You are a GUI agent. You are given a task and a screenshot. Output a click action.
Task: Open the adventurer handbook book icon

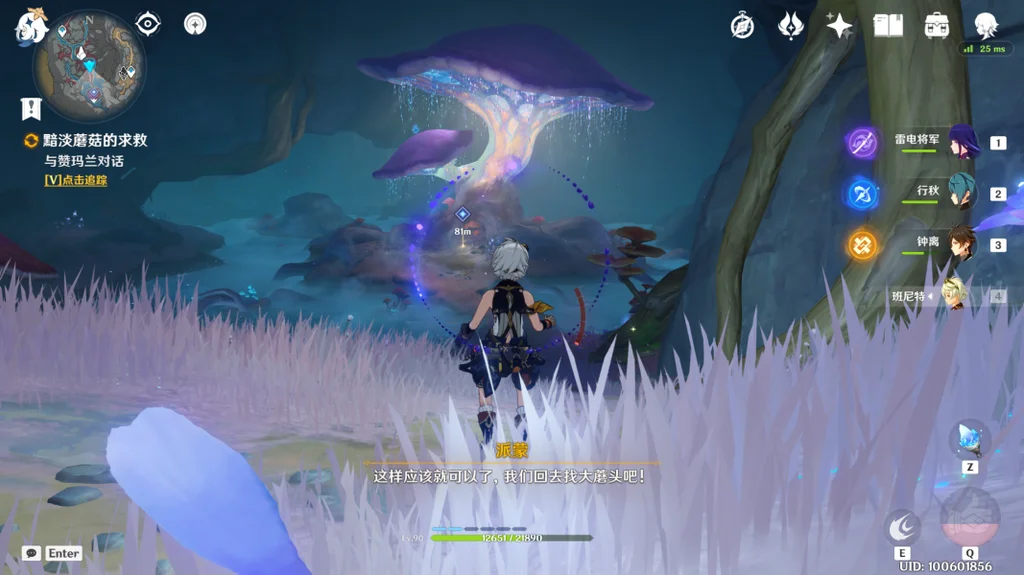[x=888, y=26]
